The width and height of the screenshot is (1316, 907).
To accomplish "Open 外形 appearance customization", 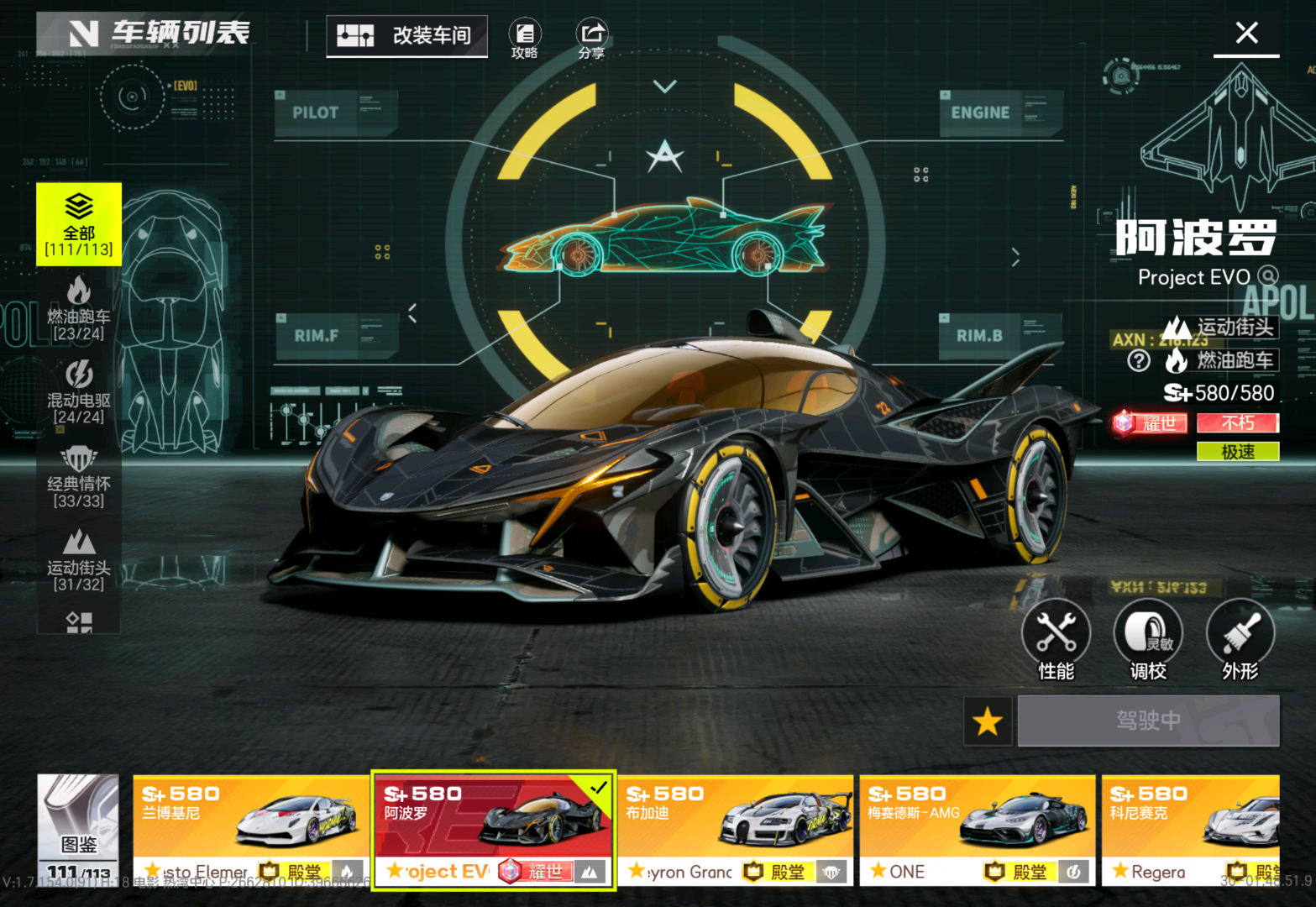I will click(1240, 640).
